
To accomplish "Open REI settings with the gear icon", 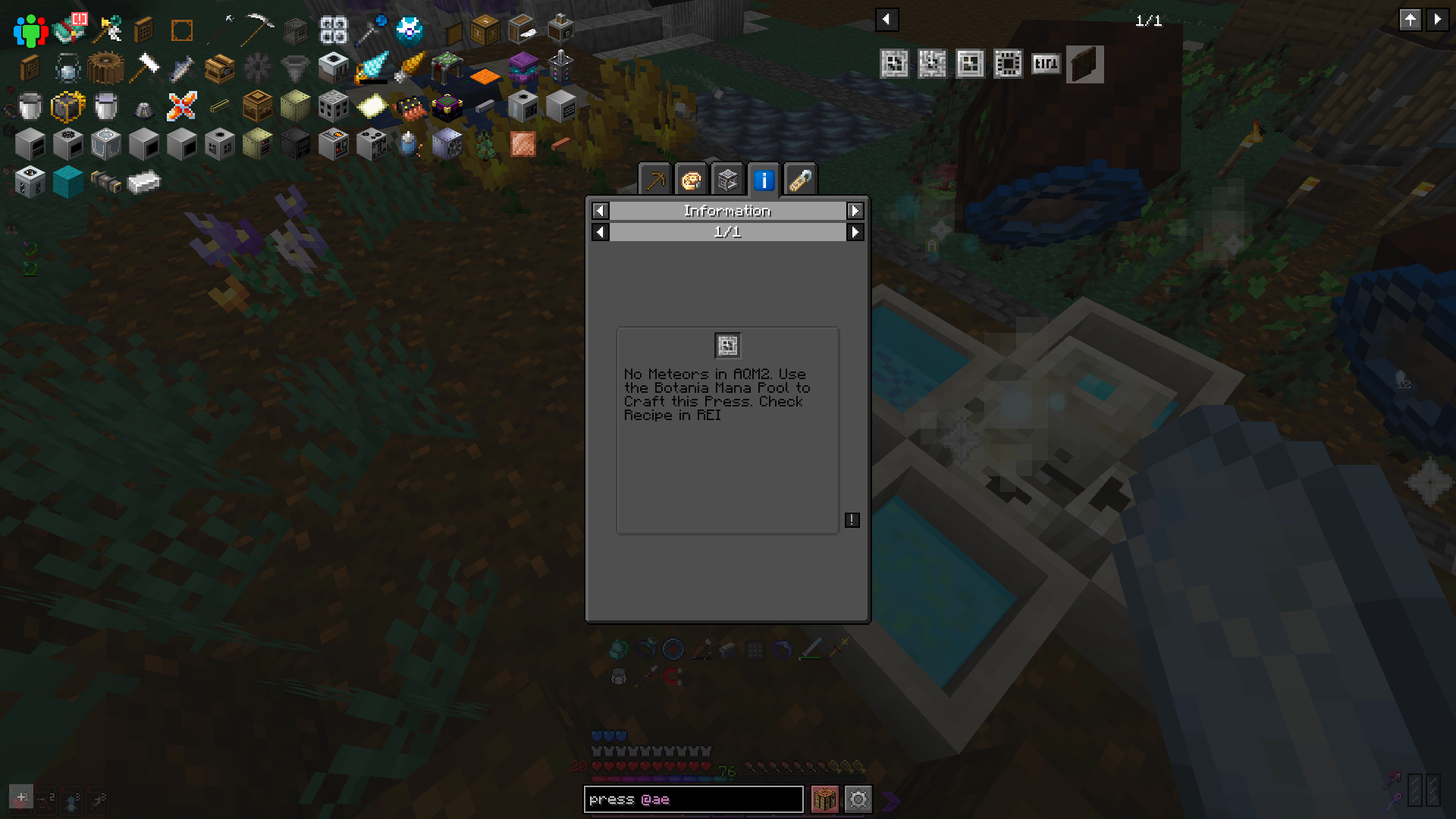I will 858,799.
